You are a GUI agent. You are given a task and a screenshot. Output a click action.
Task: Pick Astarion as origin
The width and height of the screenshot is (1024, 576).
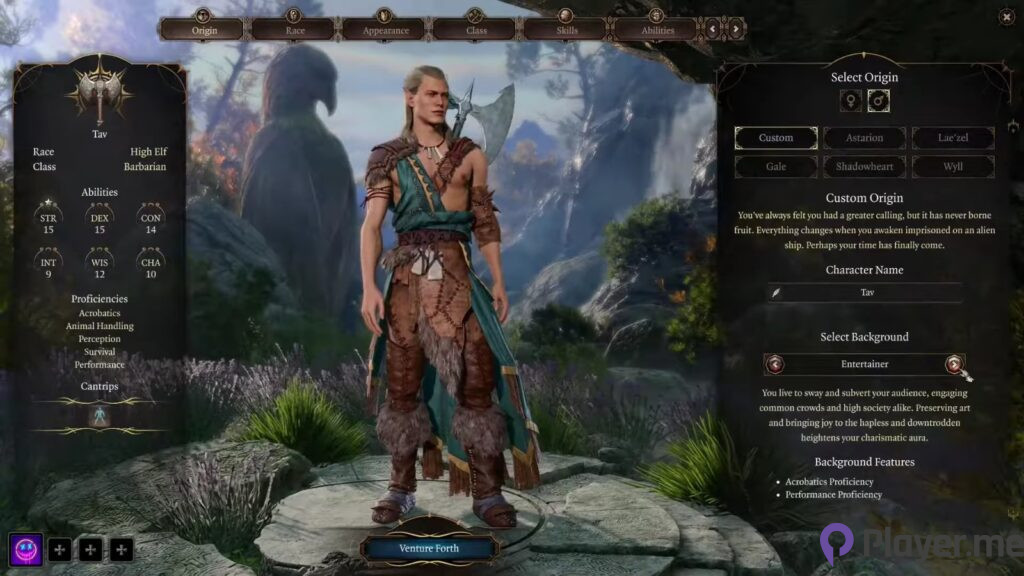pyautogui.click(x=864, y=138)
